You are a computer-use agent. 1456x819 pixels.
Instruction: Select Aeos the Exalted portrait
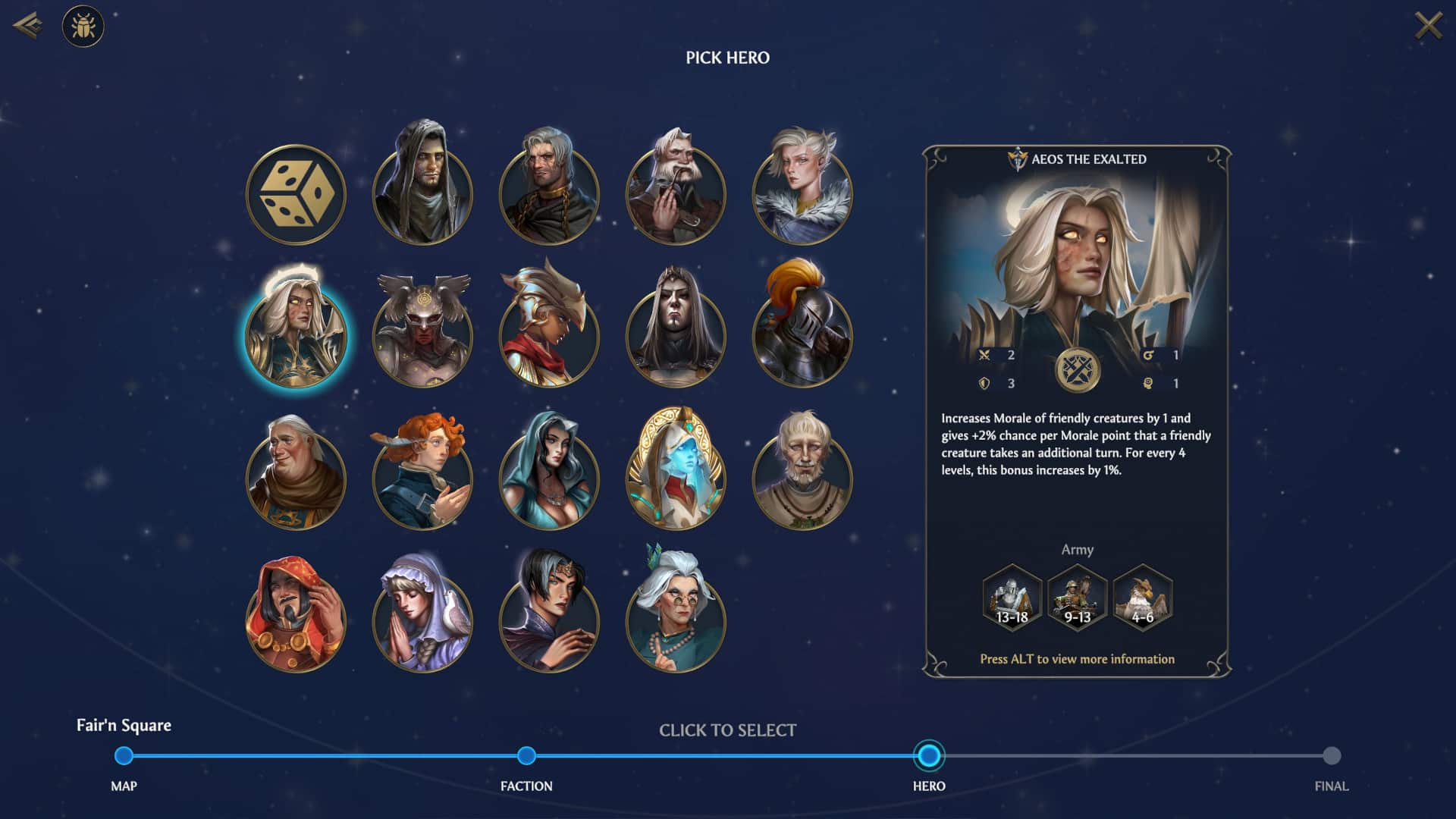click(x=297, y=334)
